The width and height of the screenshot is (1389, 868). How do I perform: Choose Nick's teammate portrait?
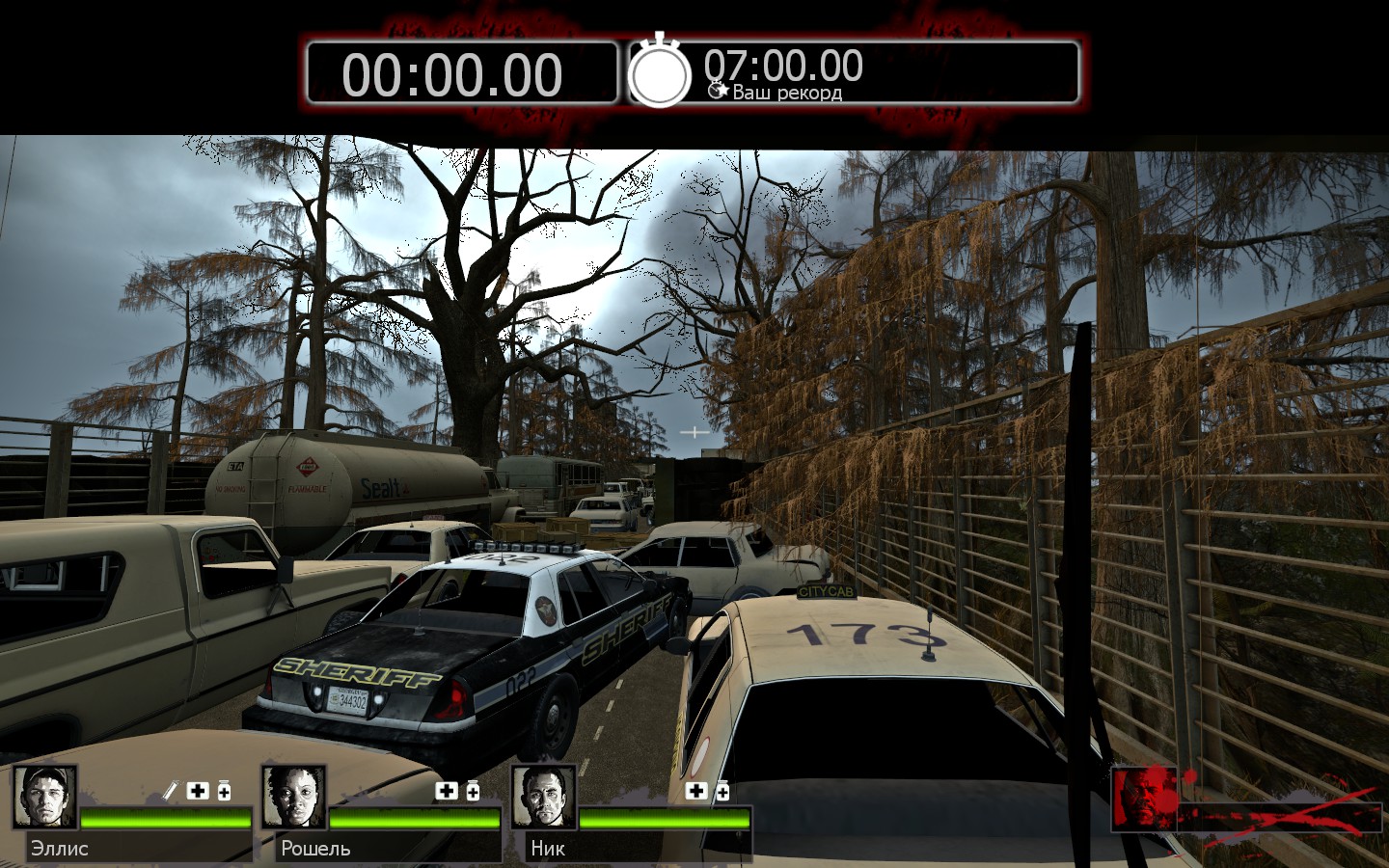(x=544, y=797)
